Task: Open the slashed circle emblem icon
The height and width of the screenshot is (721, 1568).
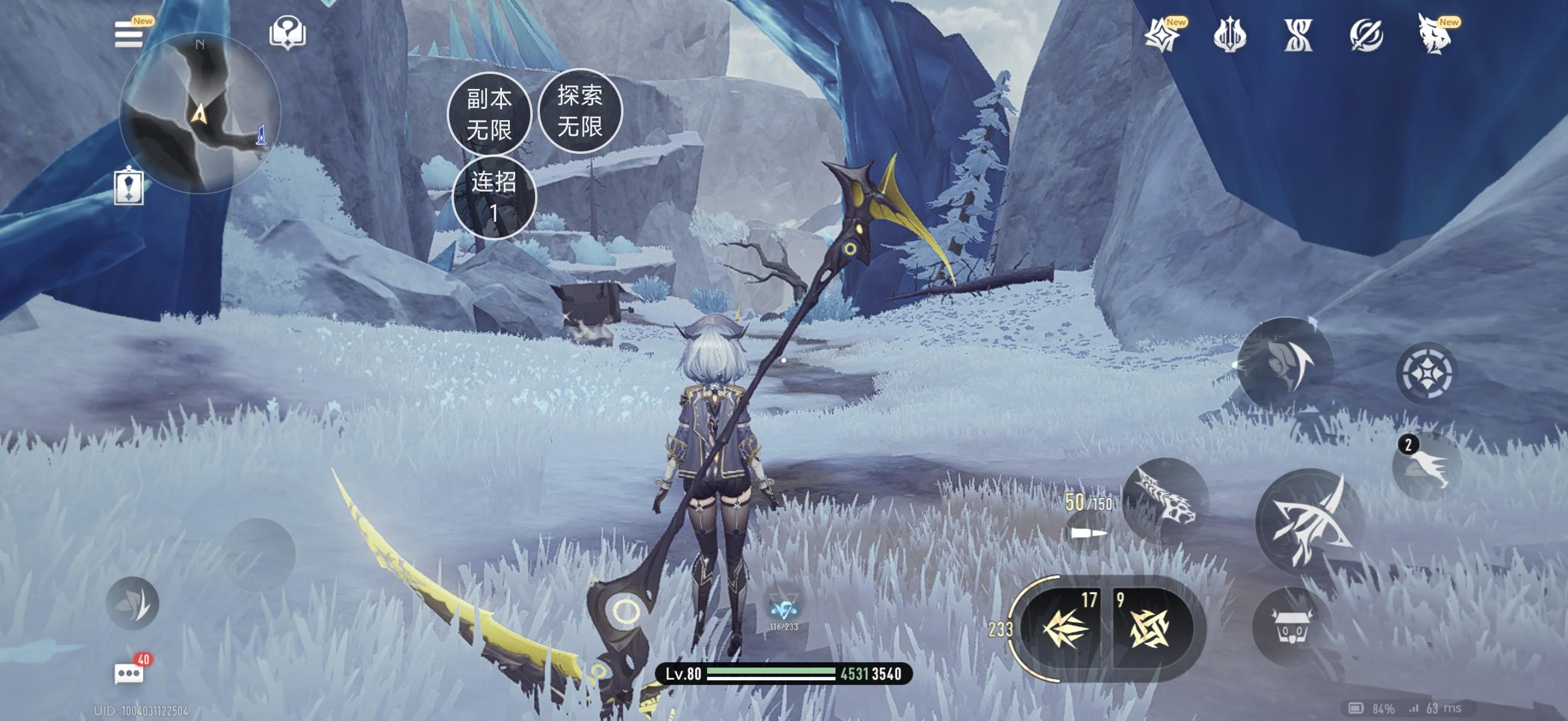Action: (1366, 35)
